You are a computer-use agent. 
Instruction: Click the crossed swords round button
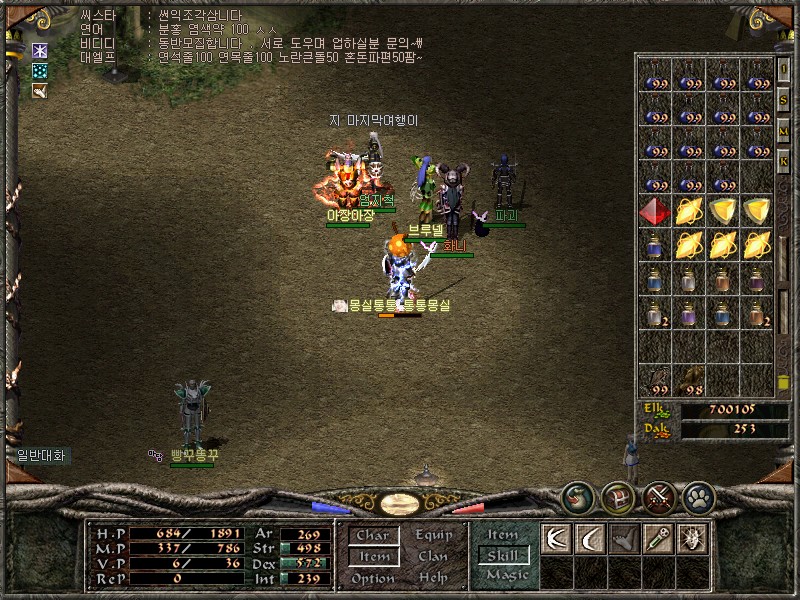(x=658, y=497)
